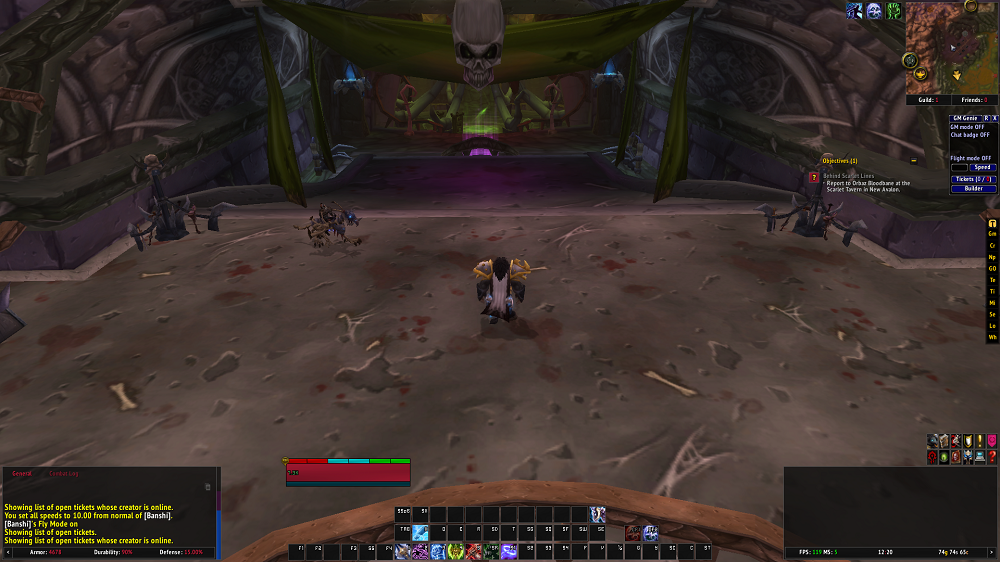Apply the GM Genie Speed button

[982, 167]
